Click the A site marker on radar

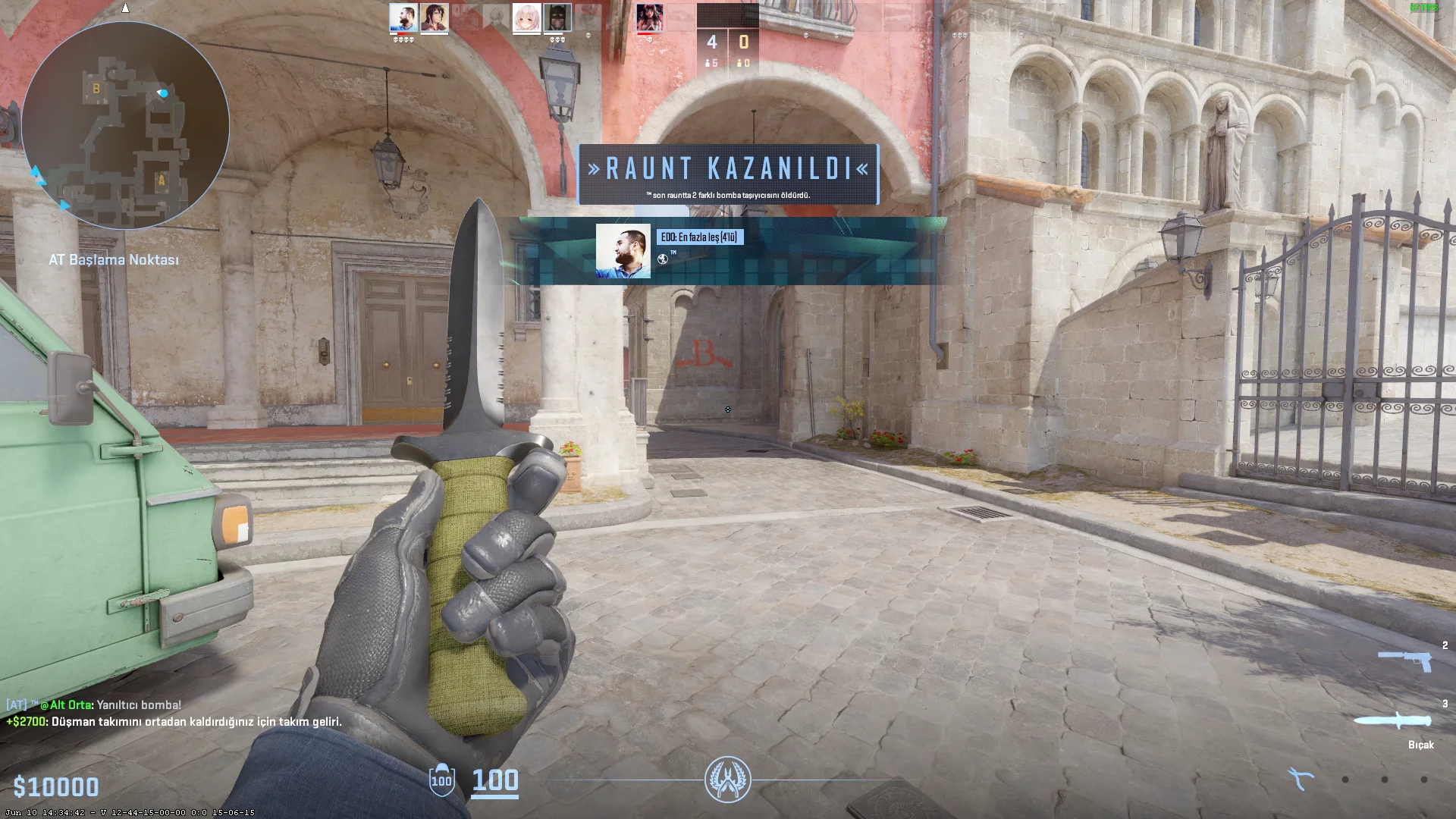(x=161, y=180)
